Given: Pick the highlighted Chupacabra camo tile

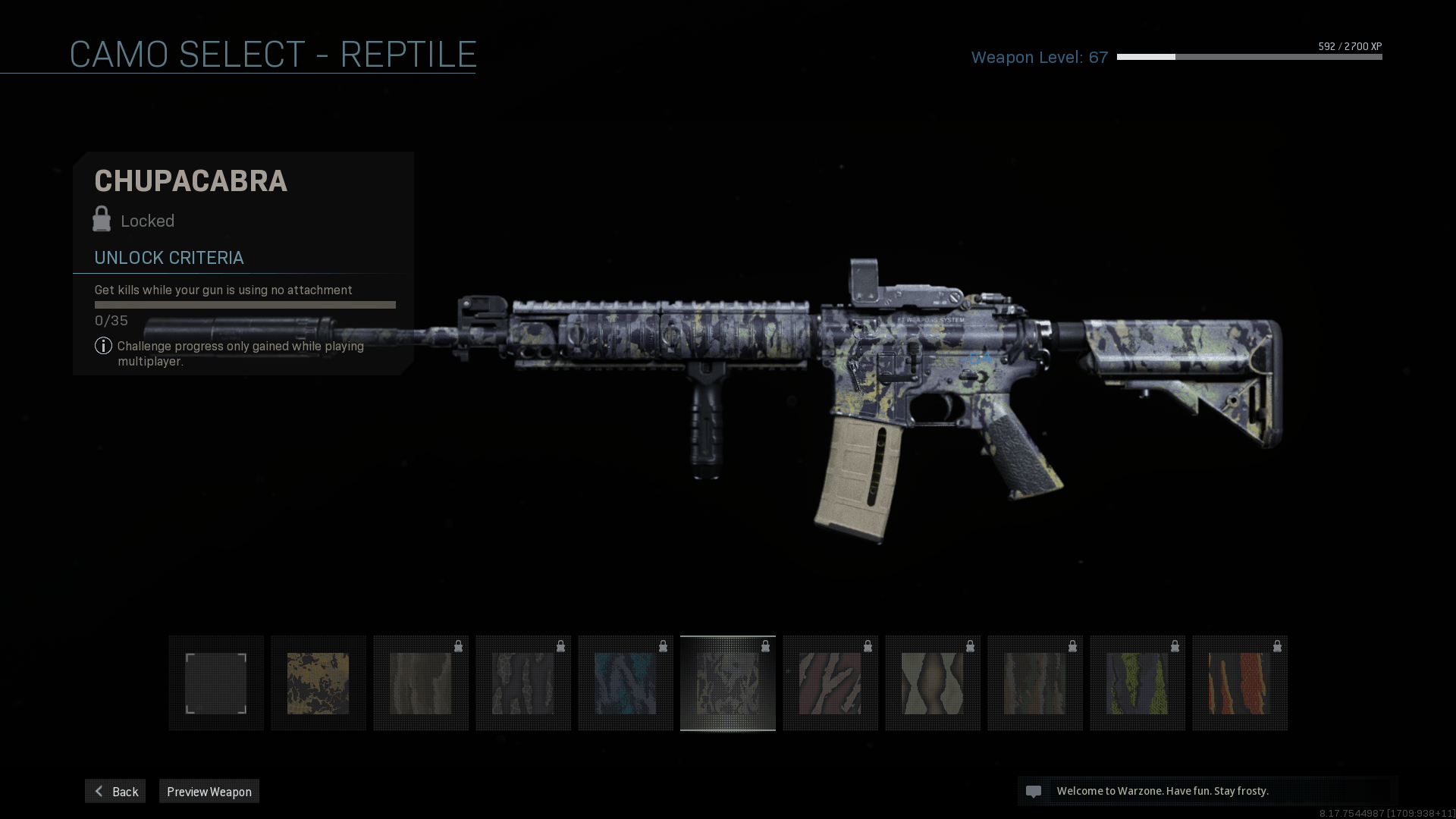Looking at the screenshot, I should pos(728,683).
